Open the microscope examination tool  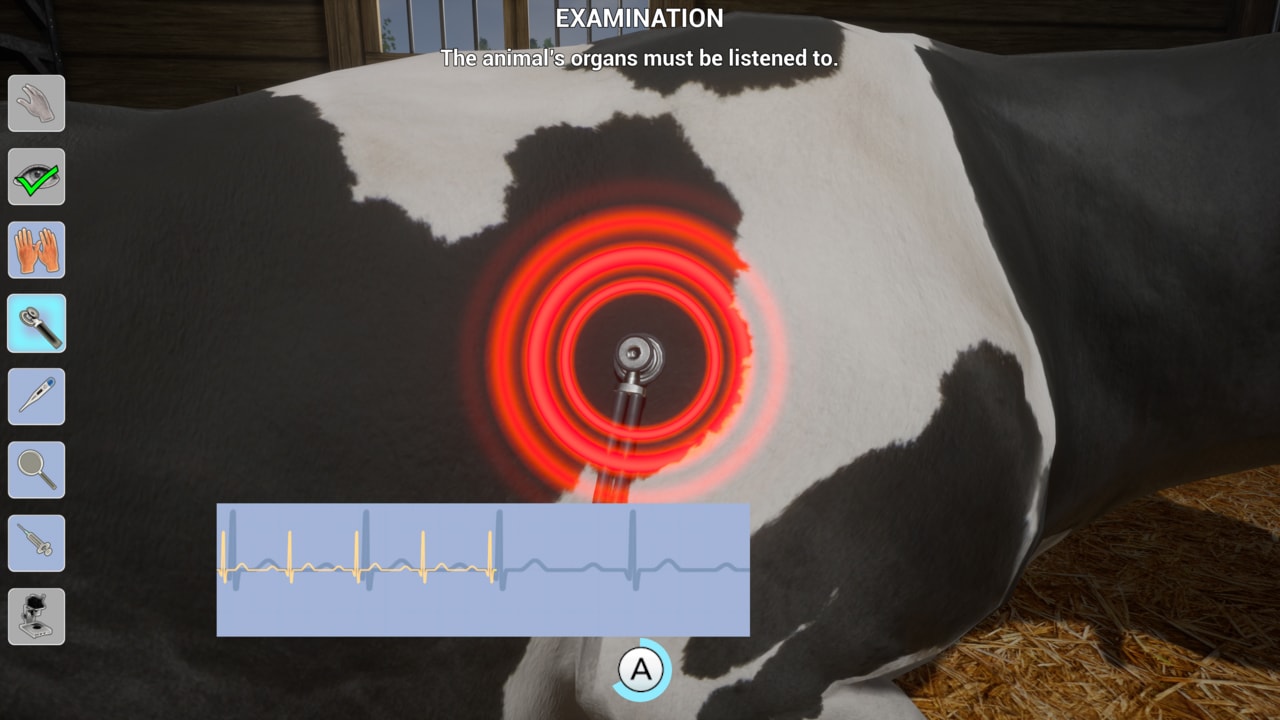pyautogui.click(x=36, y=616)
